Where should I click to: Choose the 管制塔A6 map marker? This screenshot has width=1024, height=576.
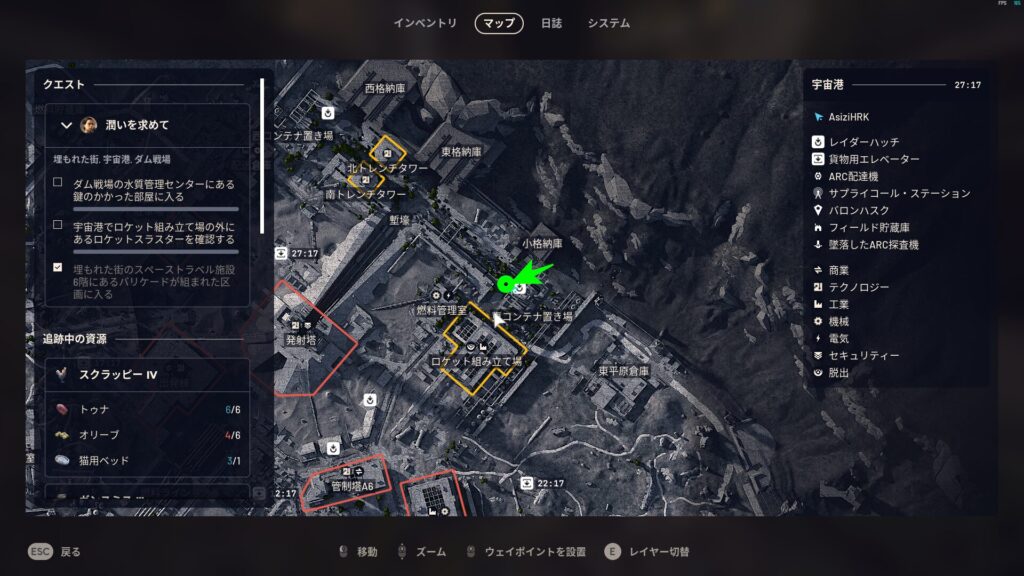tap(351, 486)
